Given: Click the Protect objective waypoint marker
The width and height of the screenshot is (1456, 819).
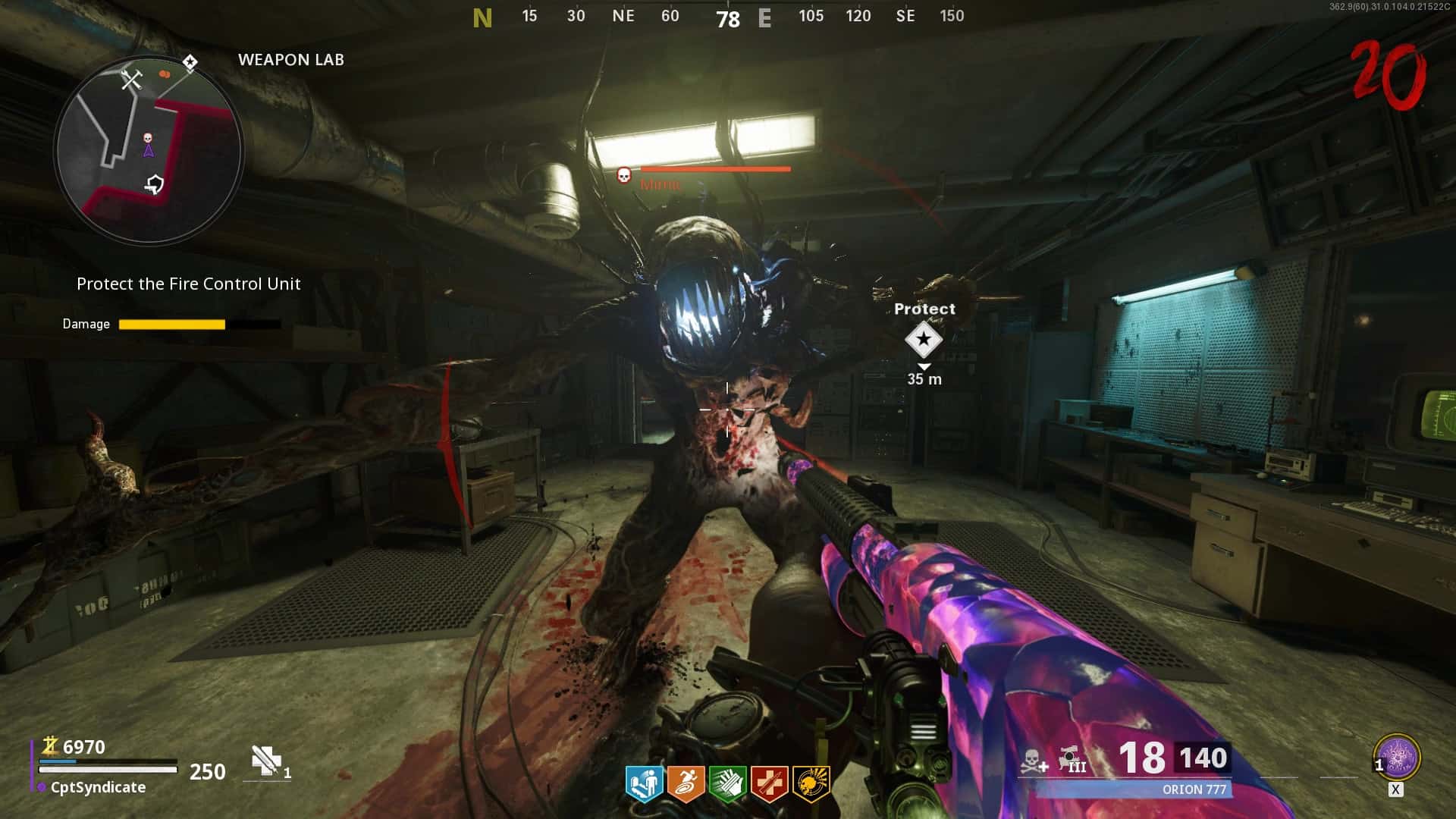Looking at the screenshot, I should click(923, 340).
